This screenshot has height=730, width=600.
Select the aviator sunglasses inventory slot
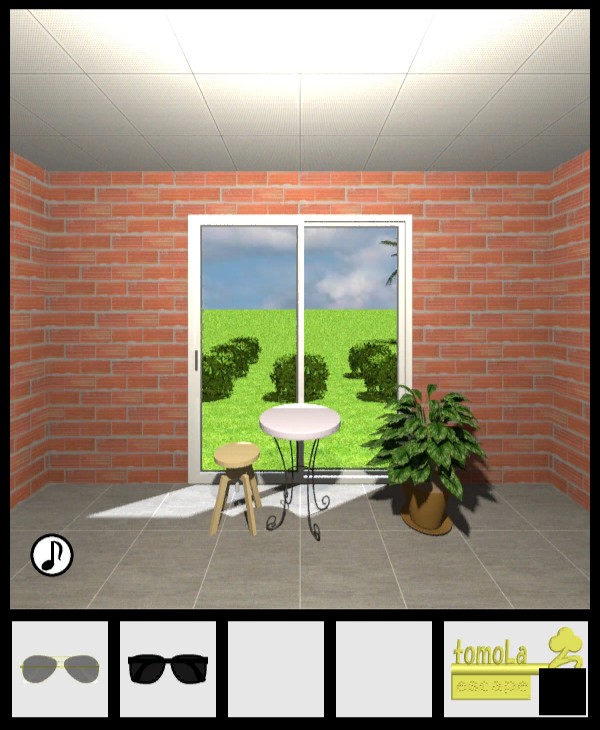pyautogui.click(x=60, y=668)
